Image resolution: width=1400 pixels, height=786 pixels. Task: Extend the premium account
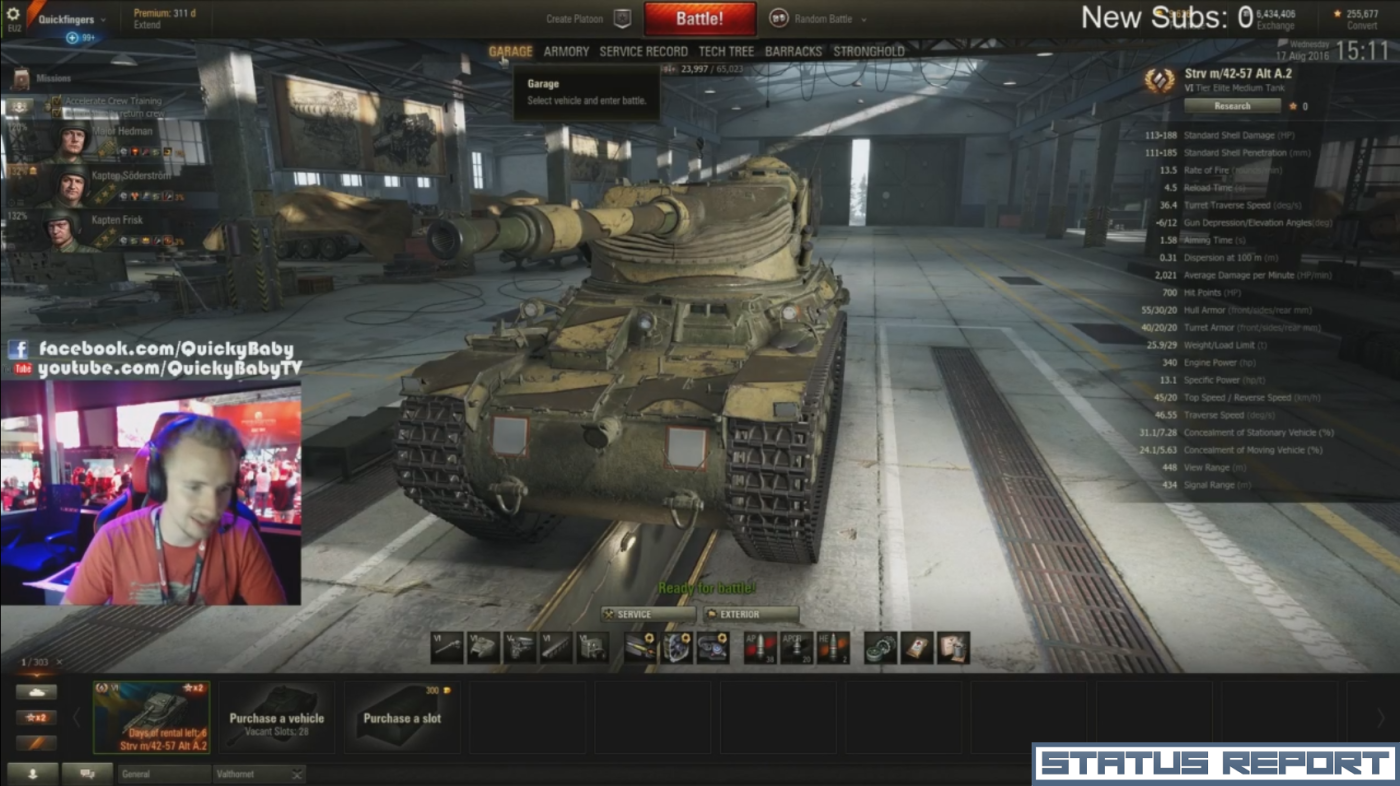[146, 25]
